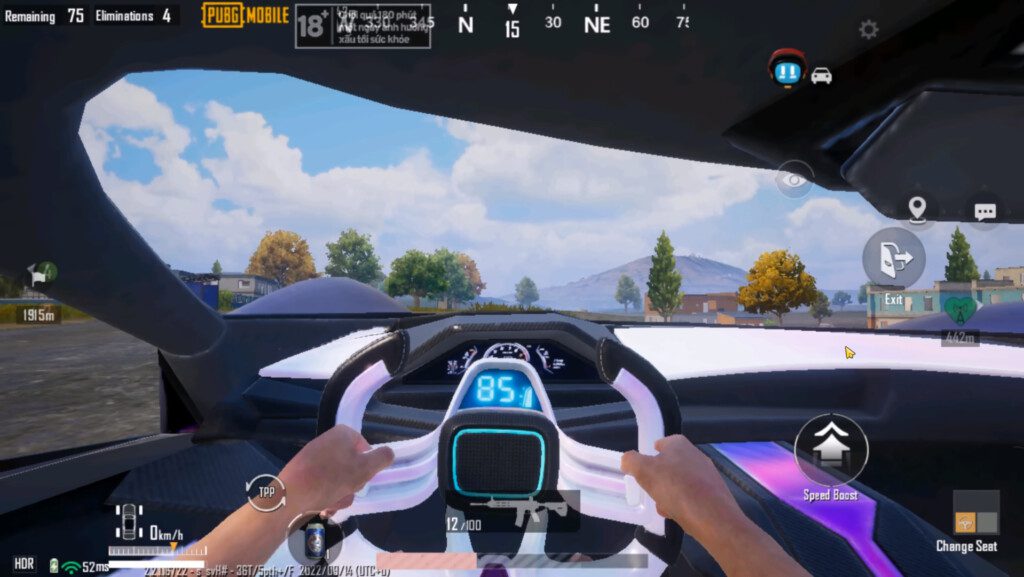Place a map location marker

[x=916, y=210]
